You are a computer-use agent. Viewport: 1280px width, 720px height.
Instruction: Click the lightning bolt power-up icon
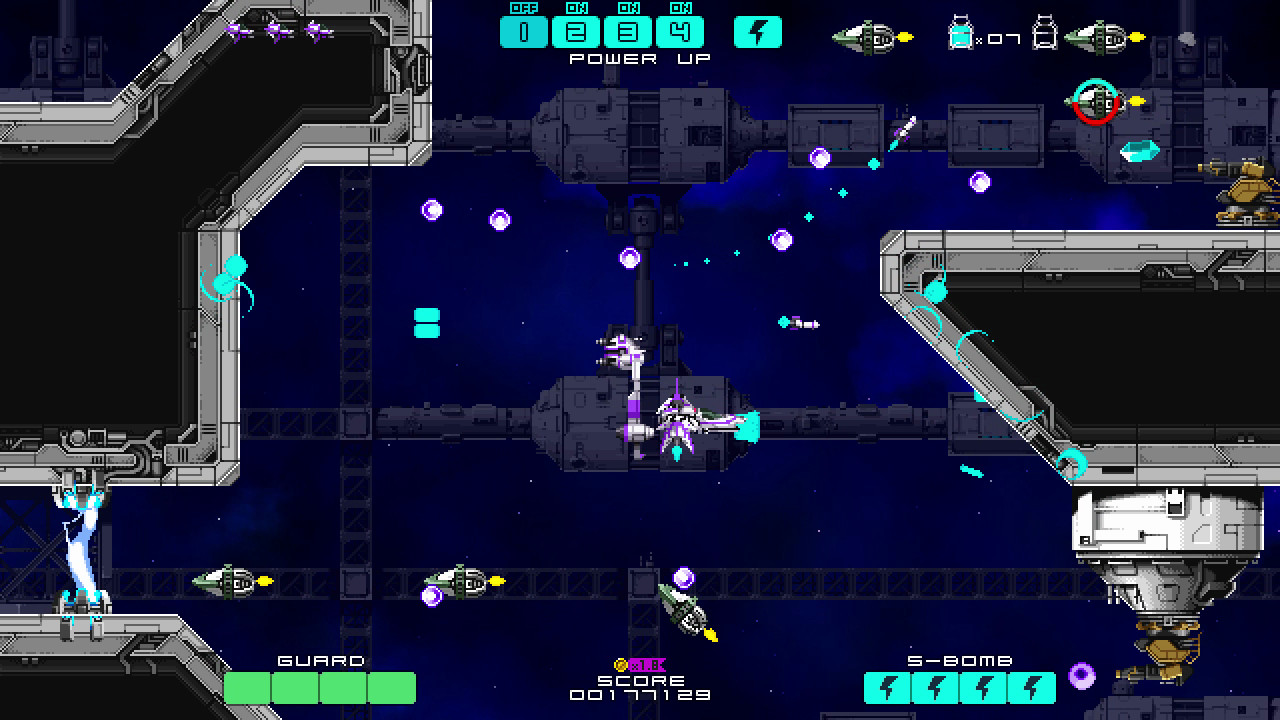pos(757,31)
